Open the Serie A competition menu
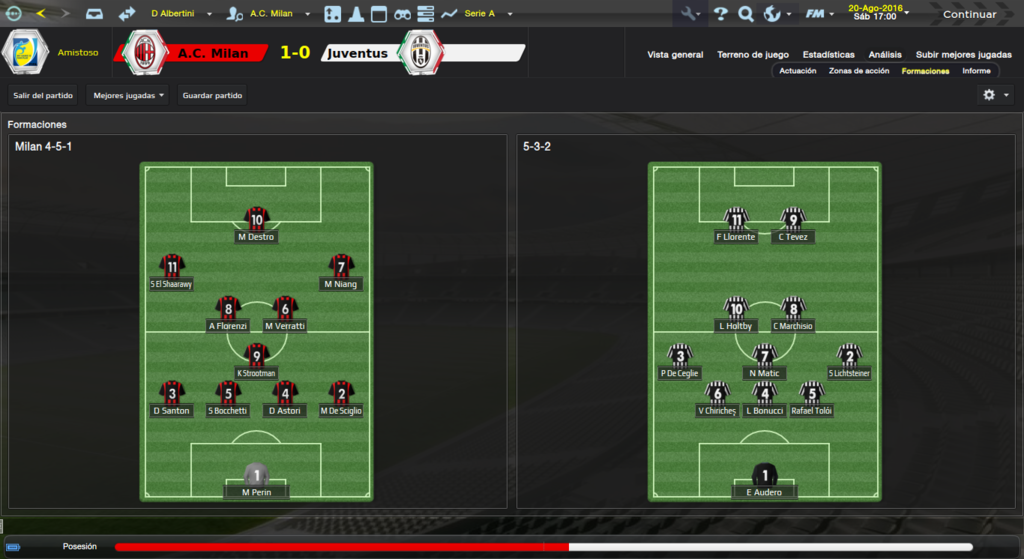 point(488,14)
